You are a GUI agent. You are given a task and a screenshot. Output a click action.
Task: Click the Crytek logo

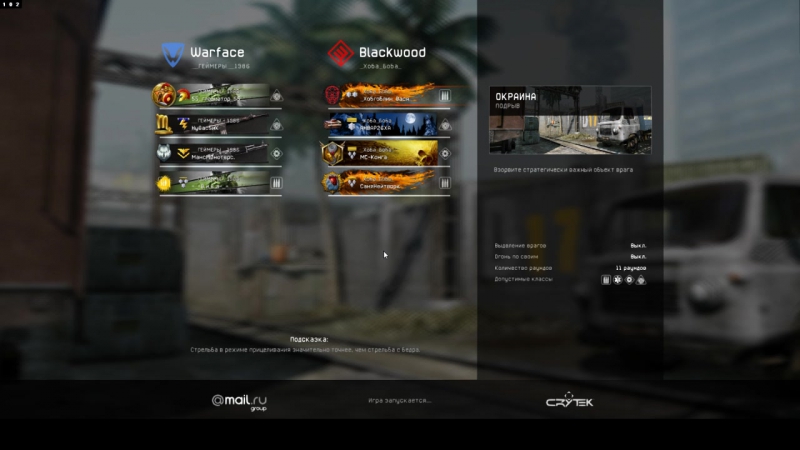(x=569, y=401)
